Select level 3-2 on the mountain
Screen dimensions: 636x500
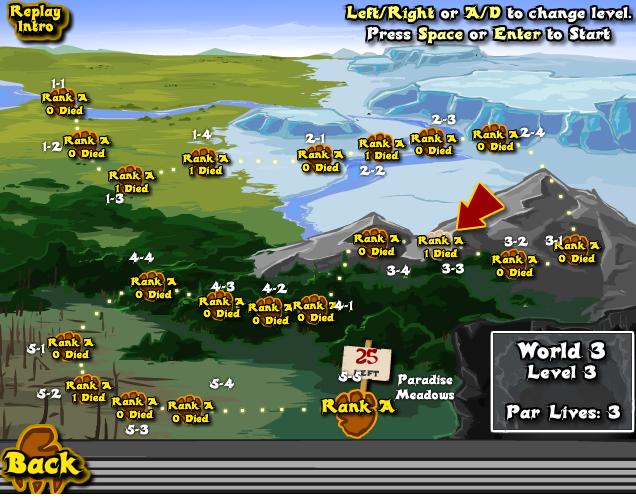(x=514, y=264)
